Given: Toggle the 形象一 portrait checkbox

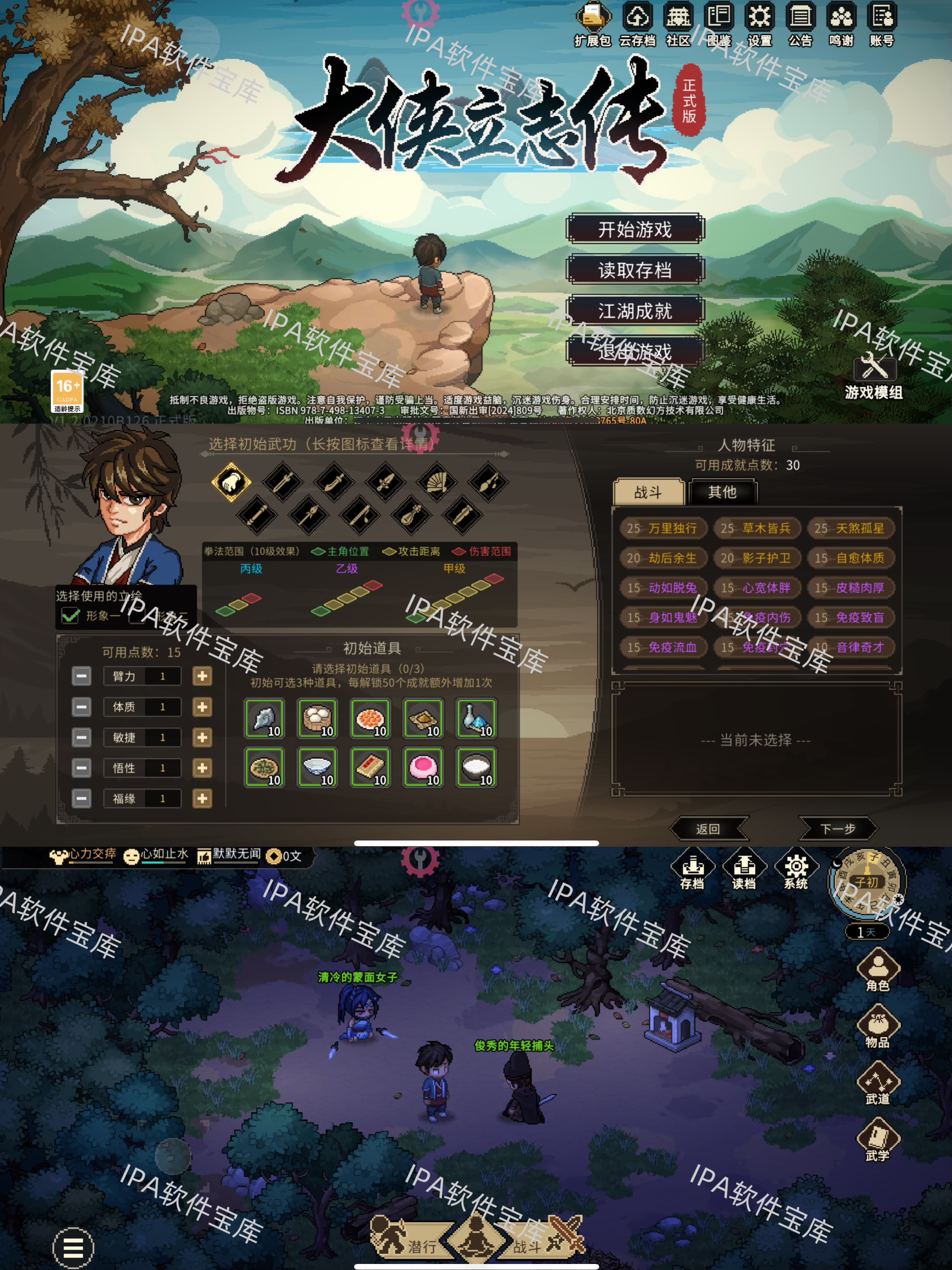Looking at the screenshot, I should click(x=71, y=616).
